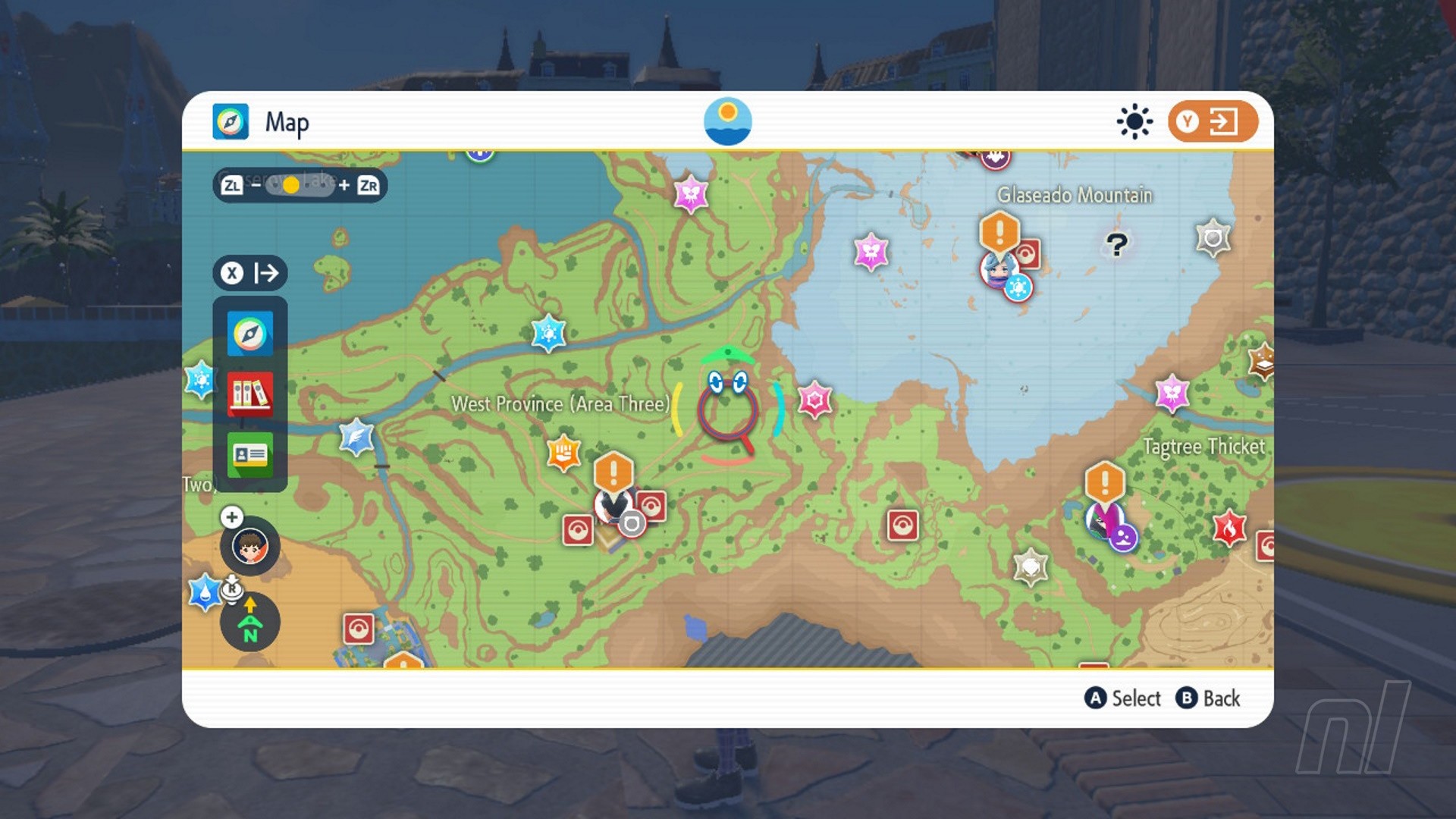This screenshot has width=1456, height=819.
Task: Choose the grey steel Tera raid crystal
Action: (1212, 239)
